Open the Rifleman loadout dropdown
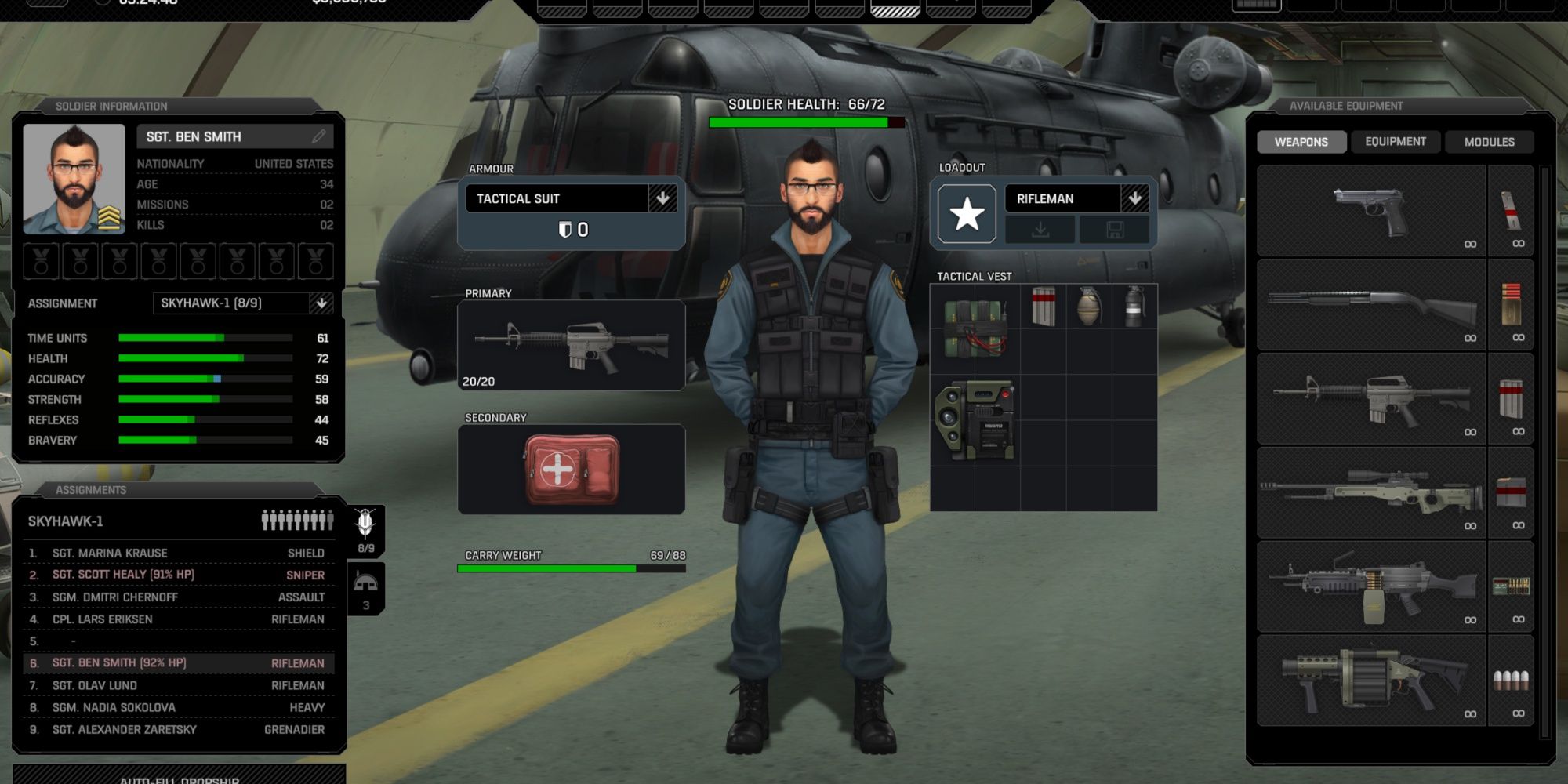1568x784 pixels. pos(1136,198)
